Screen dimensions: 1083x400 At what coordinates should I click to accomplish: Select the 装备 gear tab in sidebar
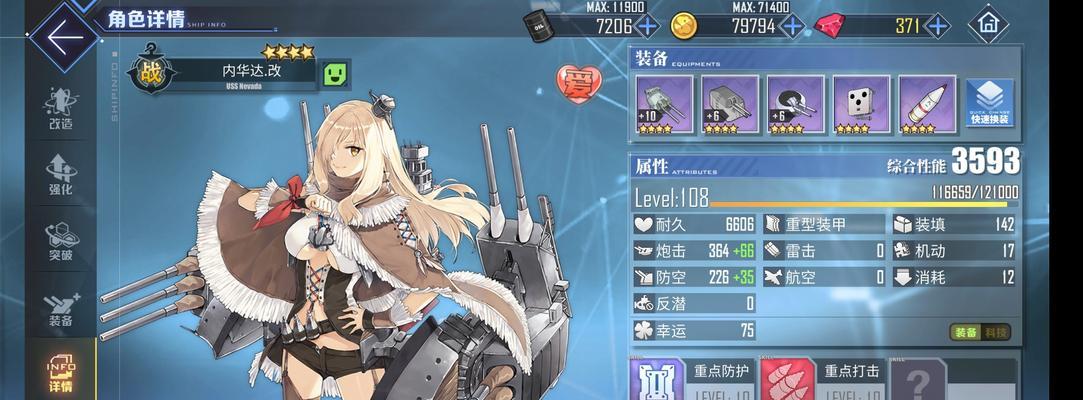click(x=60, y=307)
